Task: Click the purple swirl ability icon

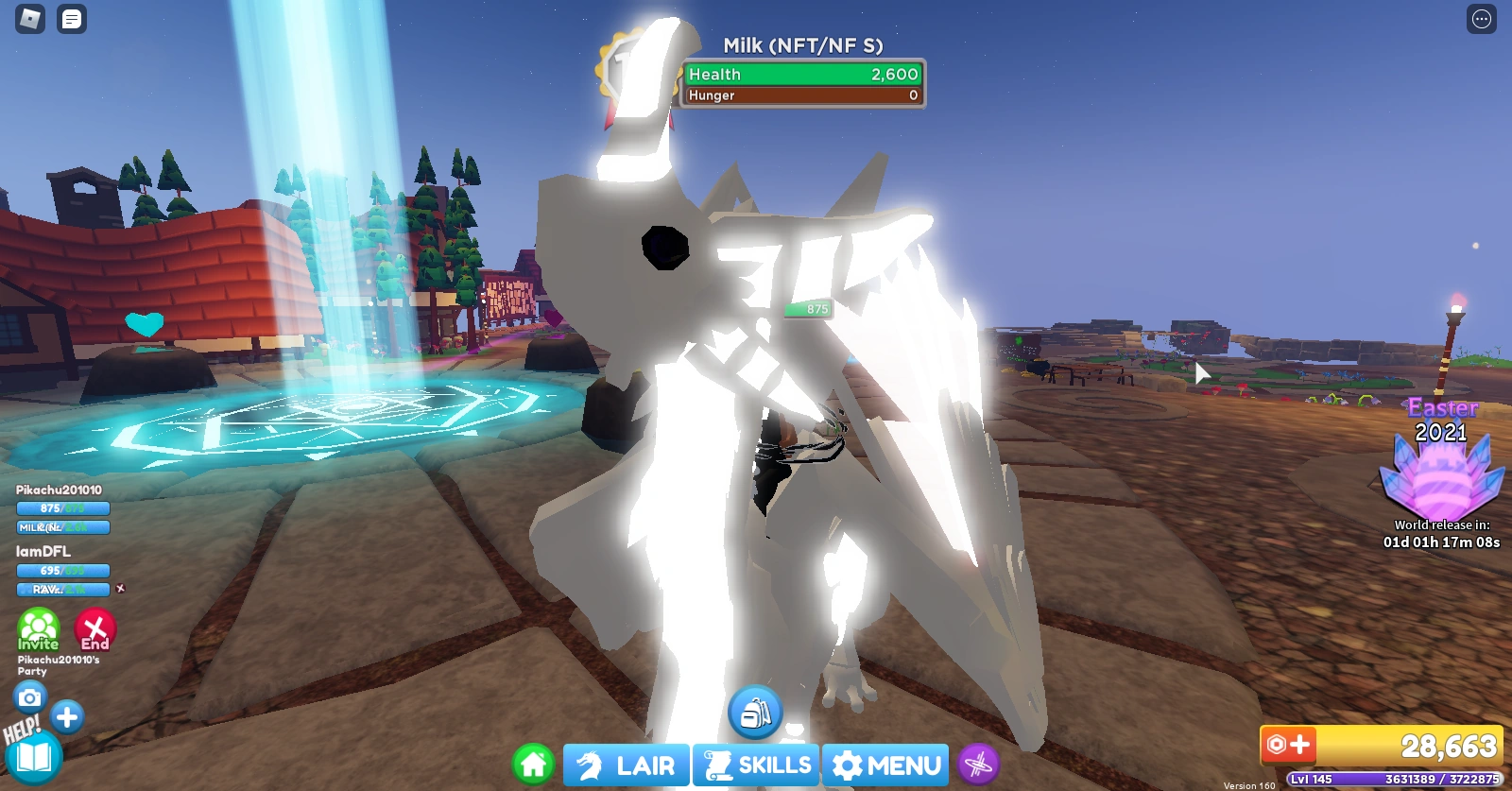Action: pyautogui.click(x=980, y=765)
